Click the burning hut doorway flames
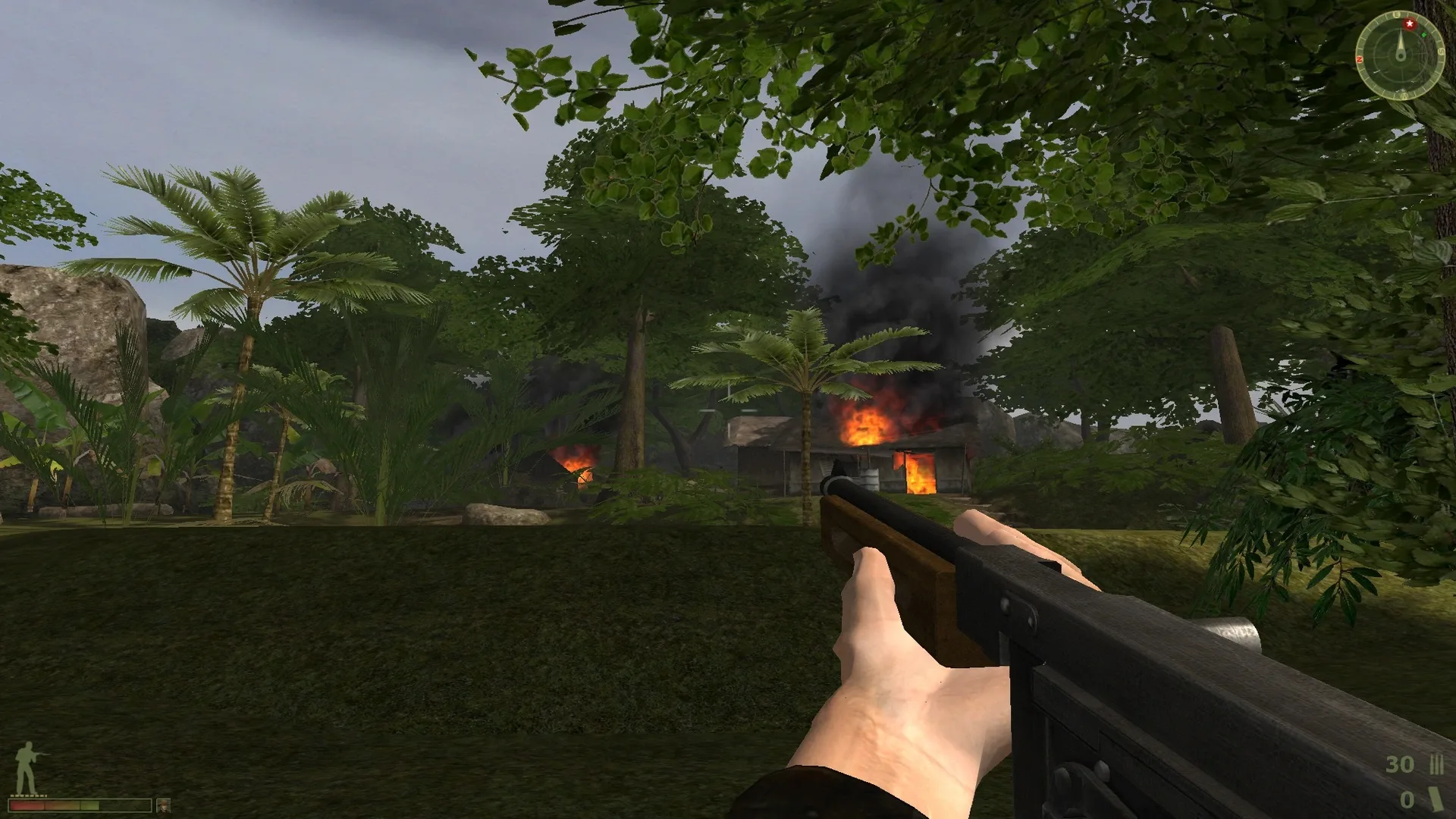This screenshot has width=1456, height=819. click(x=921, y=474)
